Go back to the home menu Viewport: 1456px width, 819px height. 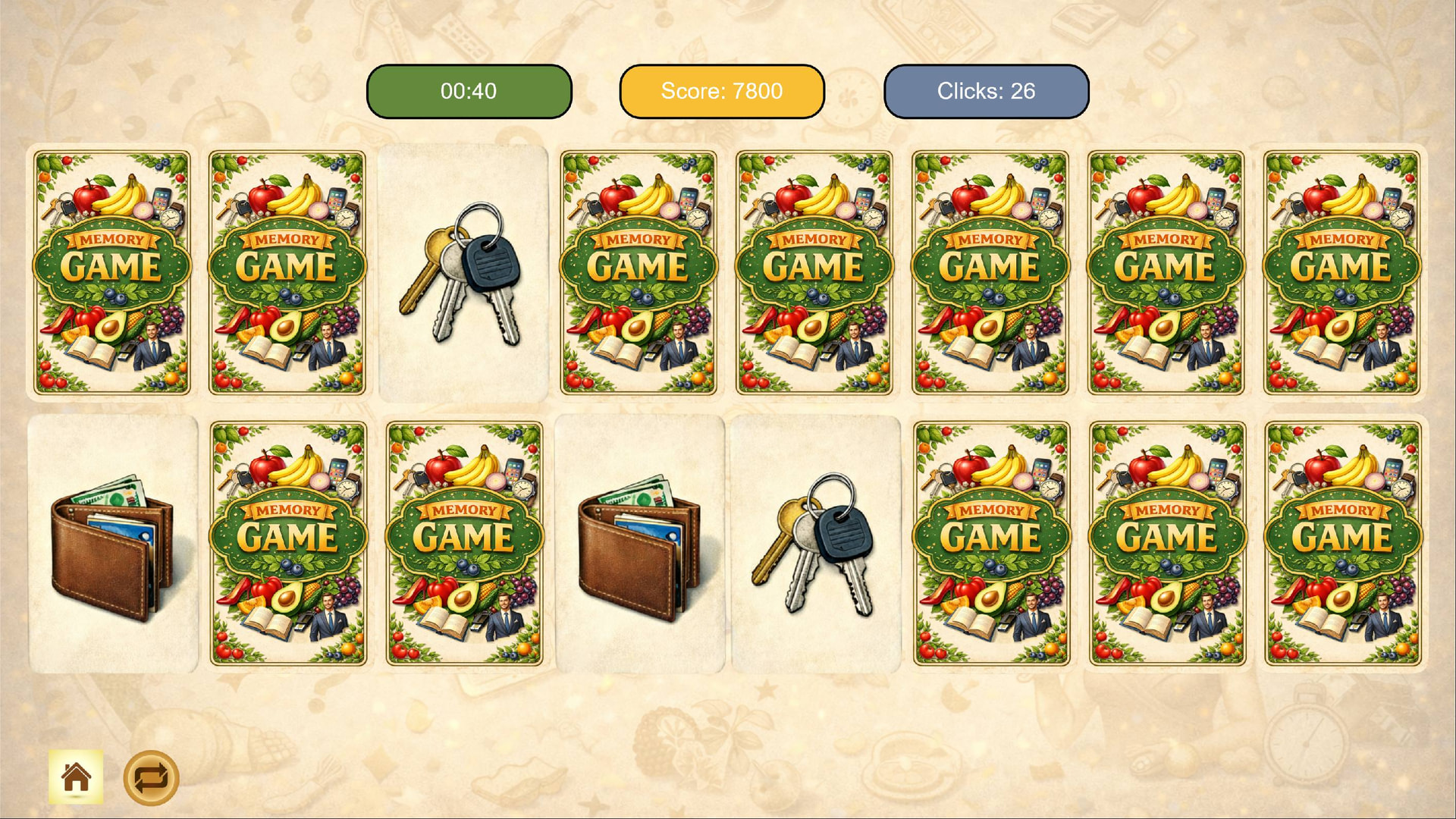click(76, 777)
